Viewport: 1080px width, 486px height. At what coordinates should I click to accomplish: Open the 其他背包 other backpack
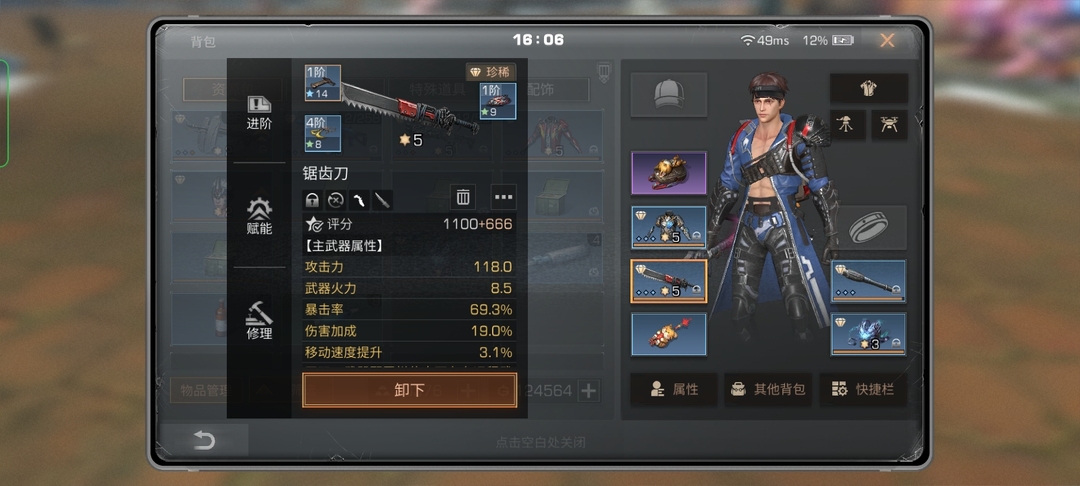pyautogui.click(x=767, y=389)
